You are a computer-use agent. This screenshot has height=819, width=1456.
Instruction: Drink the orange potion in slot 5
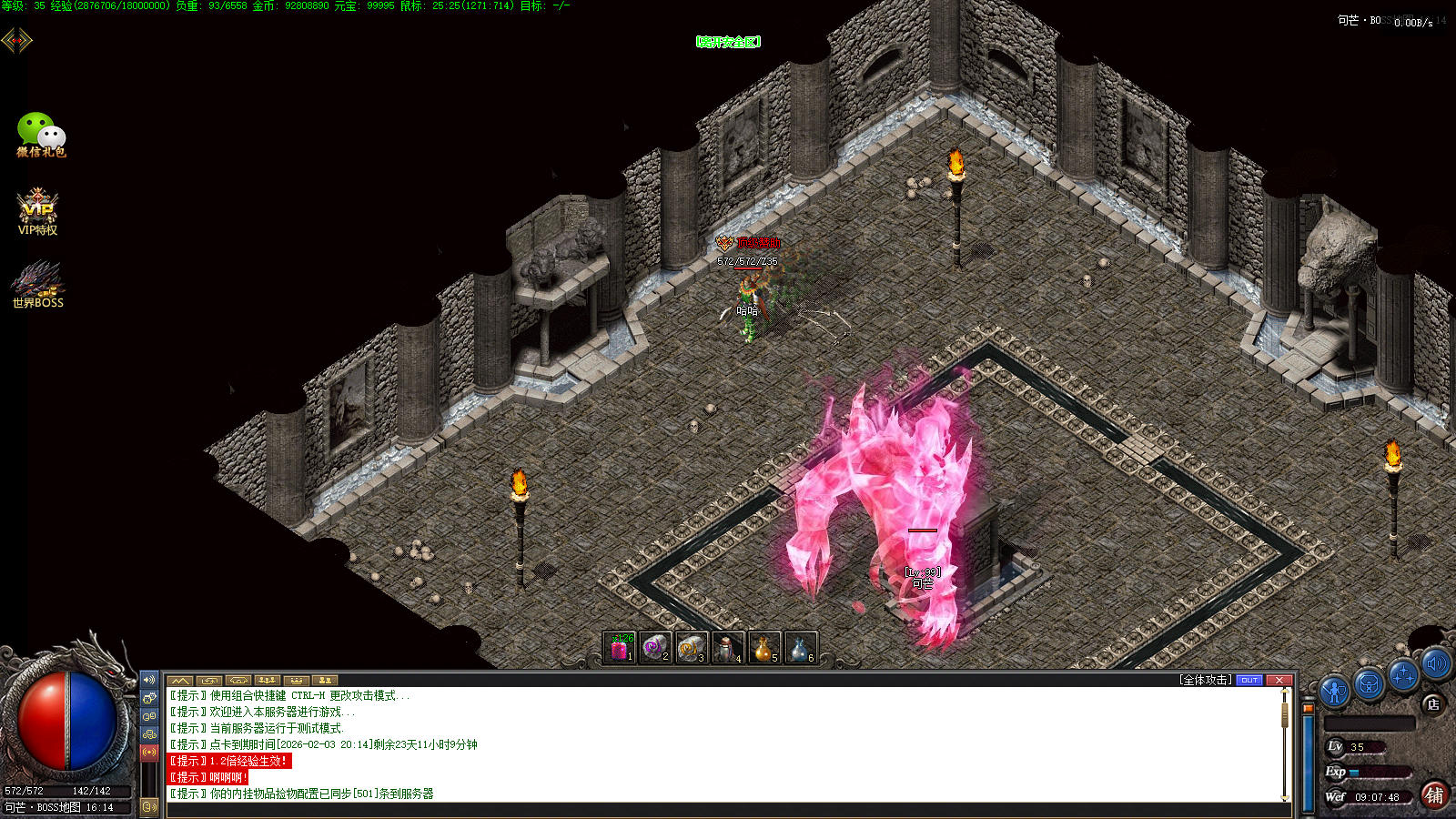click(x=764, y=648)
